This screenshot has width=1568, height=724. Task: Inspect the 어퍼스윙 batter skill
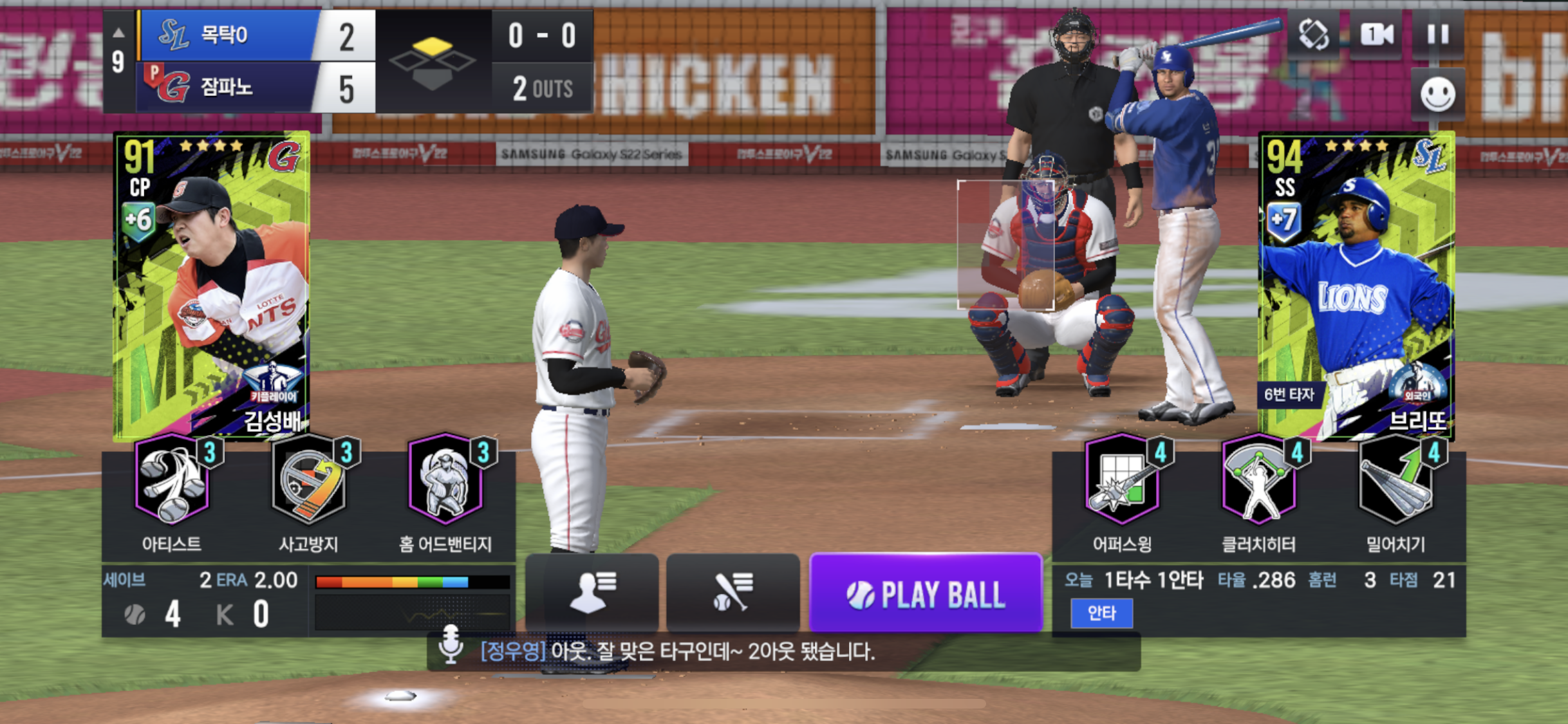[1123, 479]
